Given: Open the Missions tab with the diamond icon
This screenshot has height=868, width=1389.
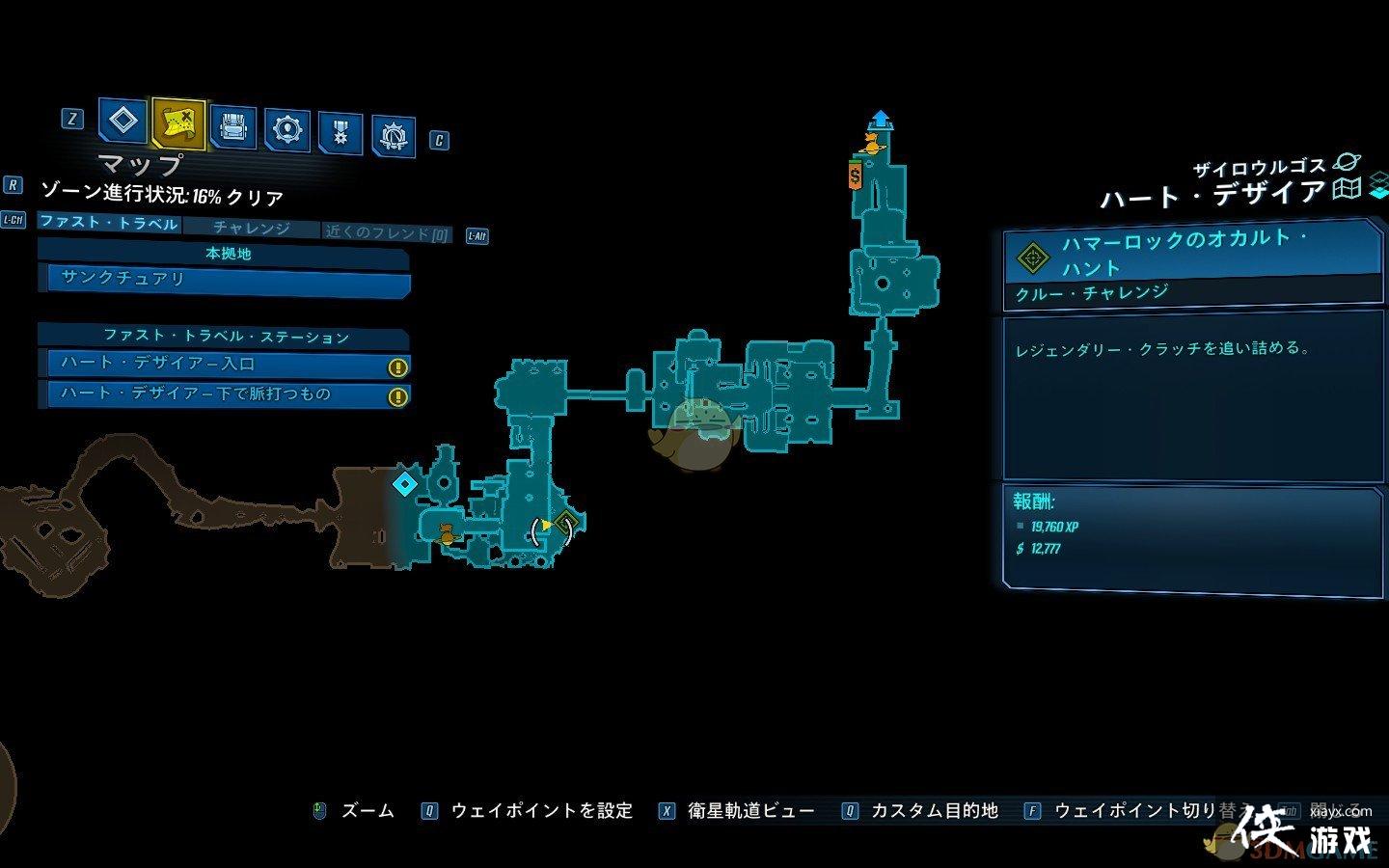Looking at the screenshot, I should click(x=123, y=122).
